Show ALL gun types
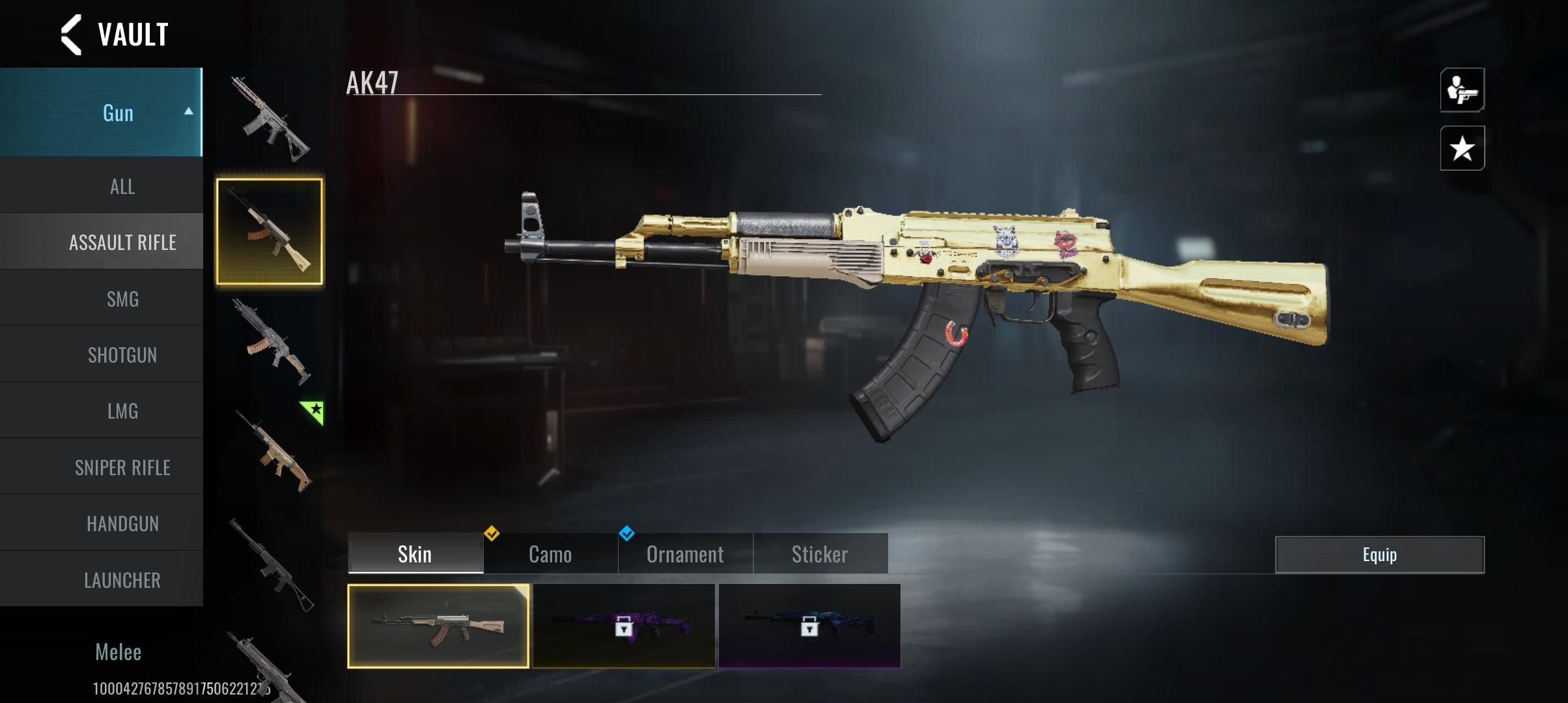The image size is (1568, 703). tap(122, 187)
